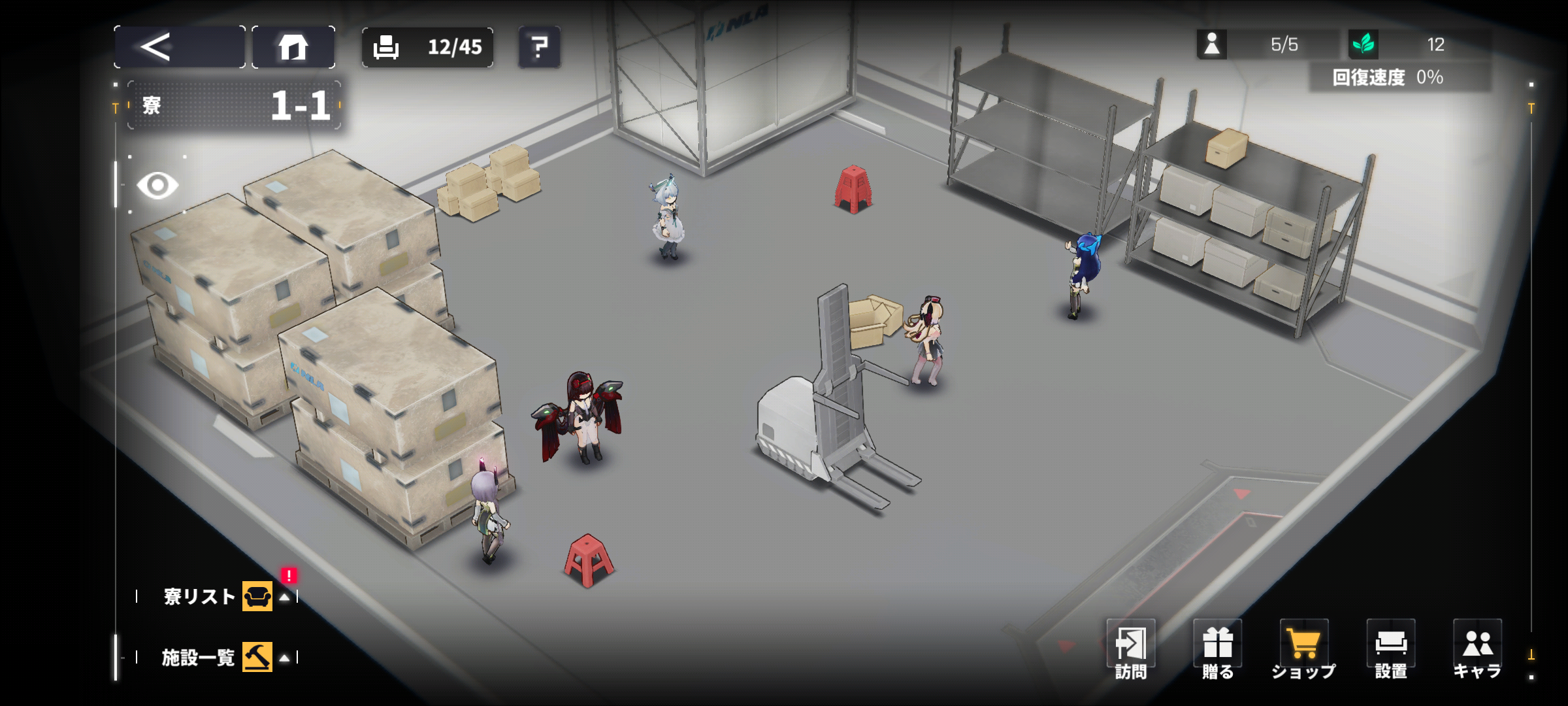1568x706 pixels.
Task: Toggle the eye visibility icon
Action: click(157, 186)
